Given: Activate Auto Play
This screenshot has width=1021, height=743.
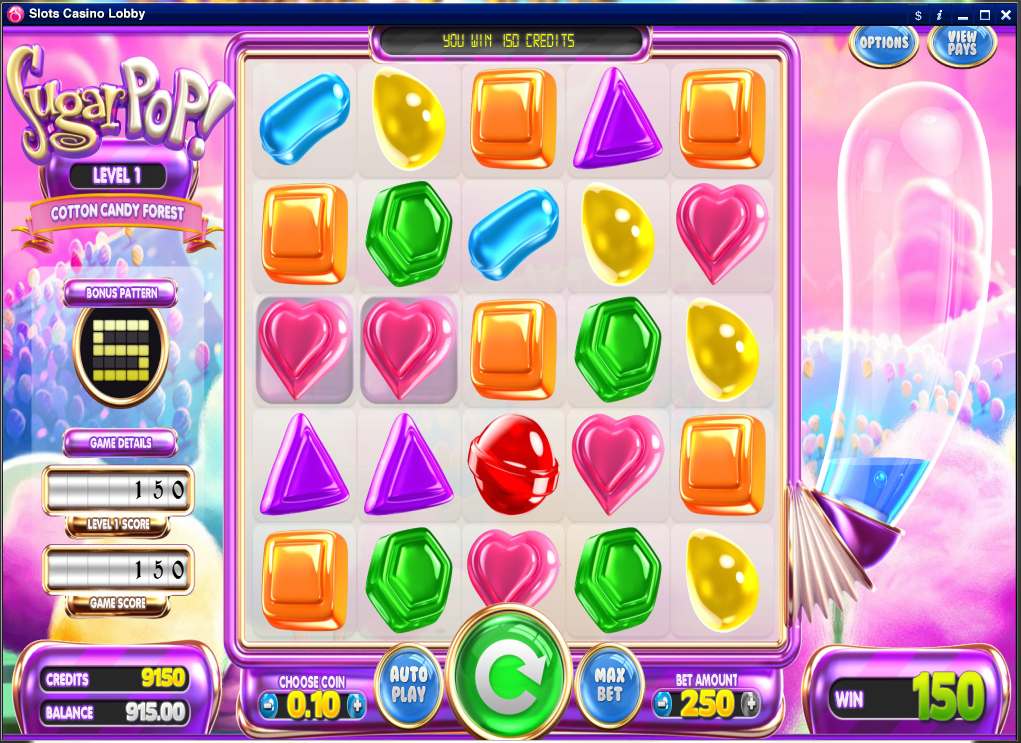Looking at the screenshot, I should pyautogui.click(x=408, y=686).
